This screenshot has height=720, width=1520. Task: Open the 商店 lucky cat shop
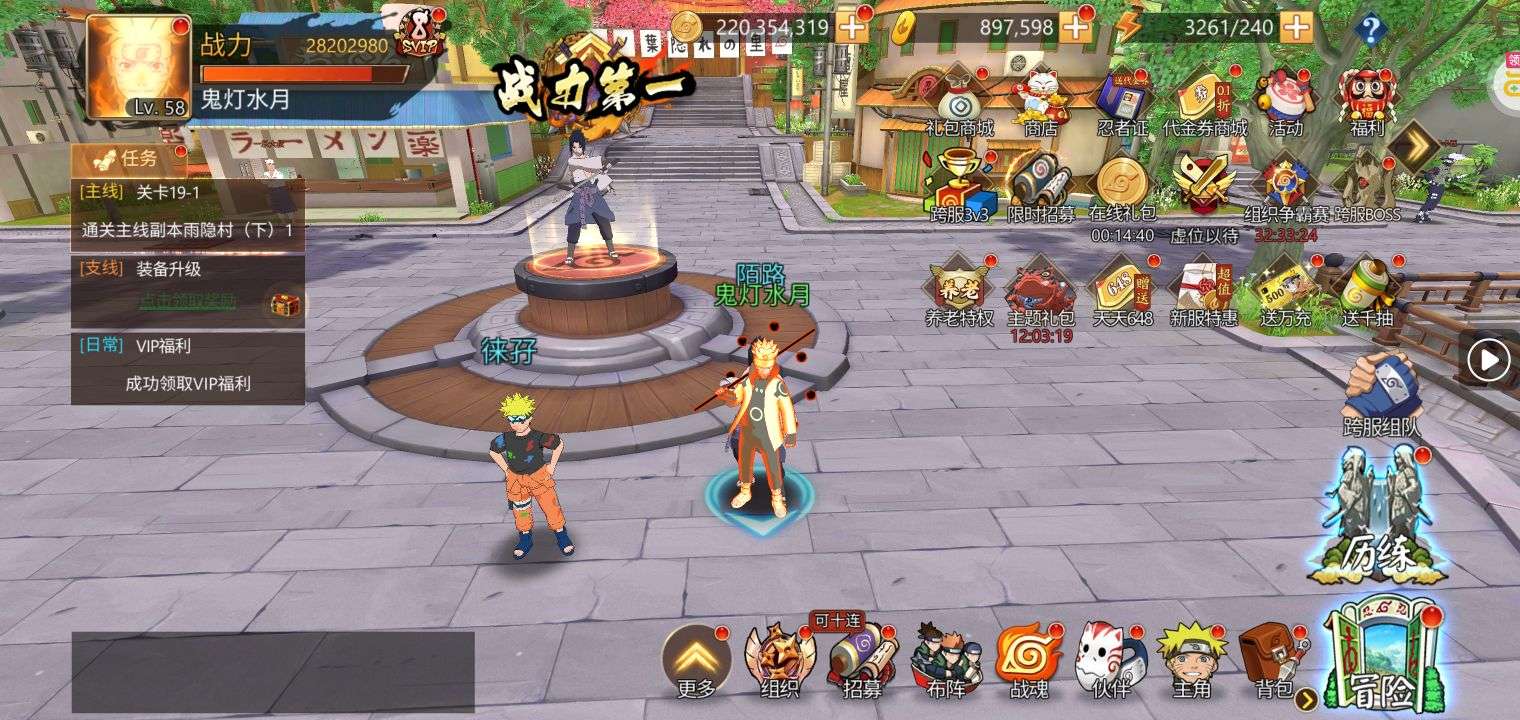(1041, 100)
